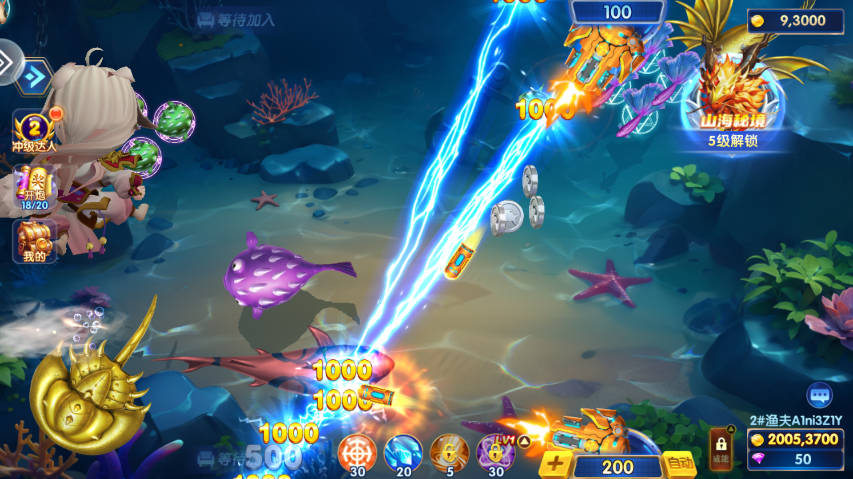
Task: Expand the side panel double-arrow button
Action: pyautogui.click(x=8, y=60)
